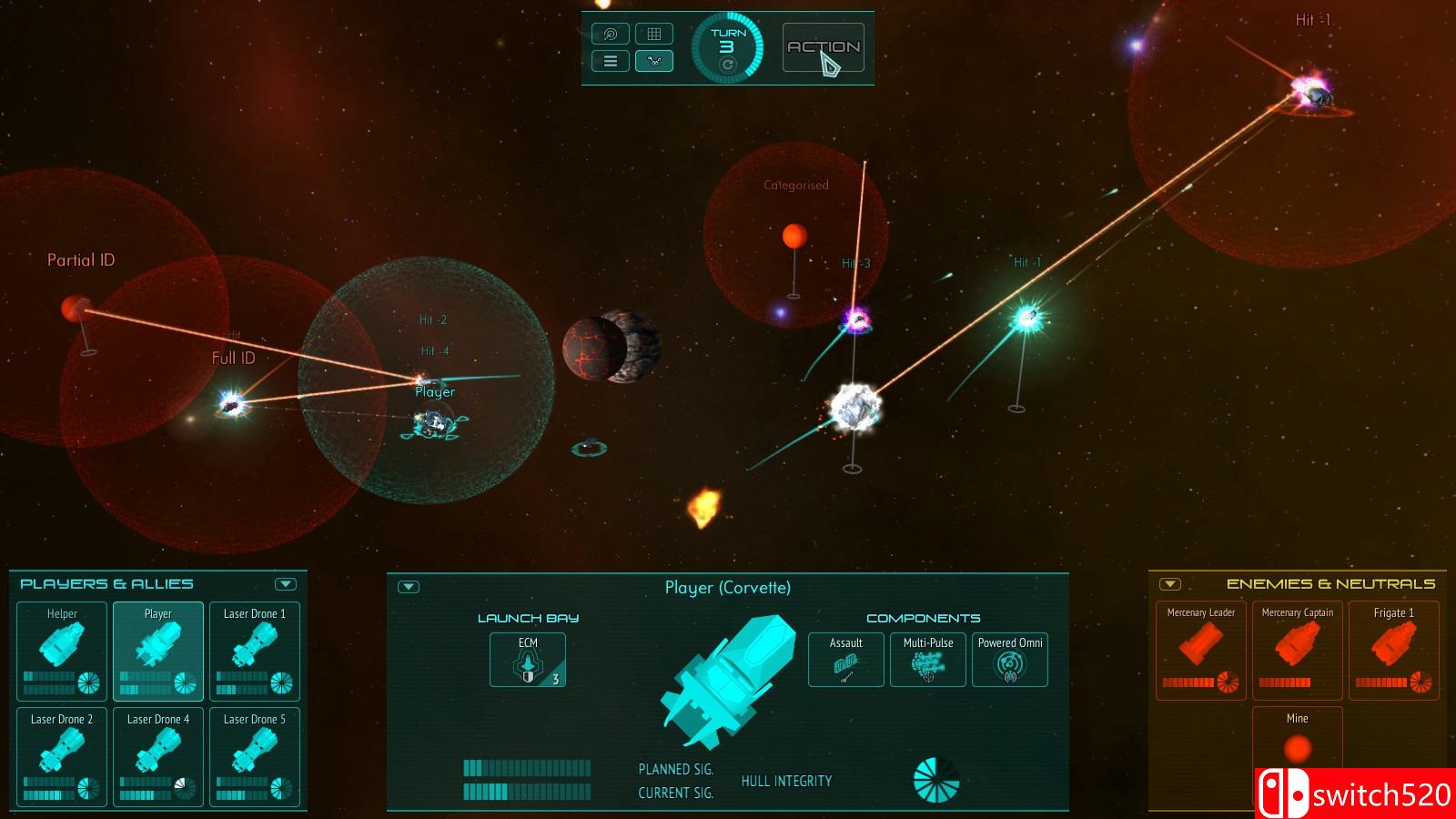Click the ACTION button
Viewport: 1456px width, 819px height.
[823, 47]
